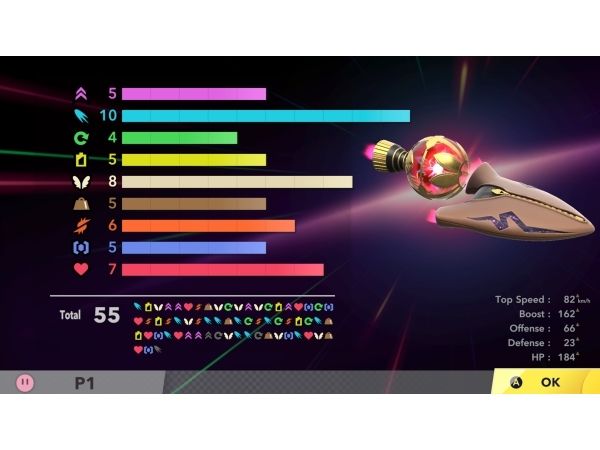Select the P1 player tag
The height and width of the screenshot is (450, 600).
pos(84,382)
